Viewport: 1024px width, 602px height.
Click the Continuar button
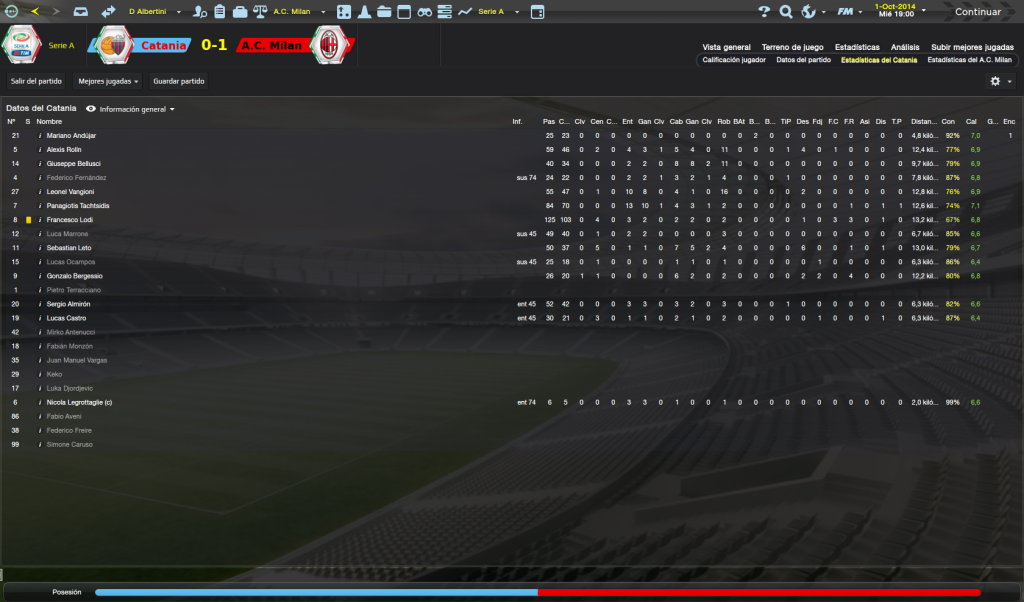point(977,12)
